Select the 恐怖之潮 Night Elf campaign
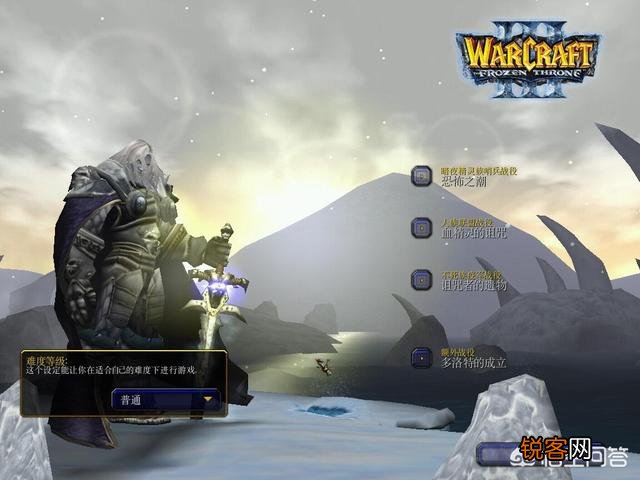Screen dimensions: 640x480 [x=423, y=176]
